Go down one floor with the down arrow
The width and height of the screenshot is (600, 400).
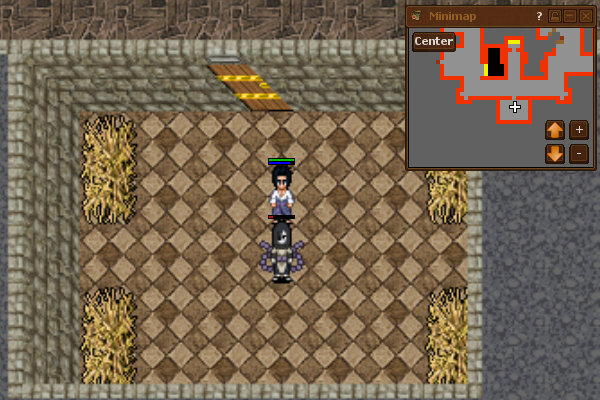tap(555, 154)
